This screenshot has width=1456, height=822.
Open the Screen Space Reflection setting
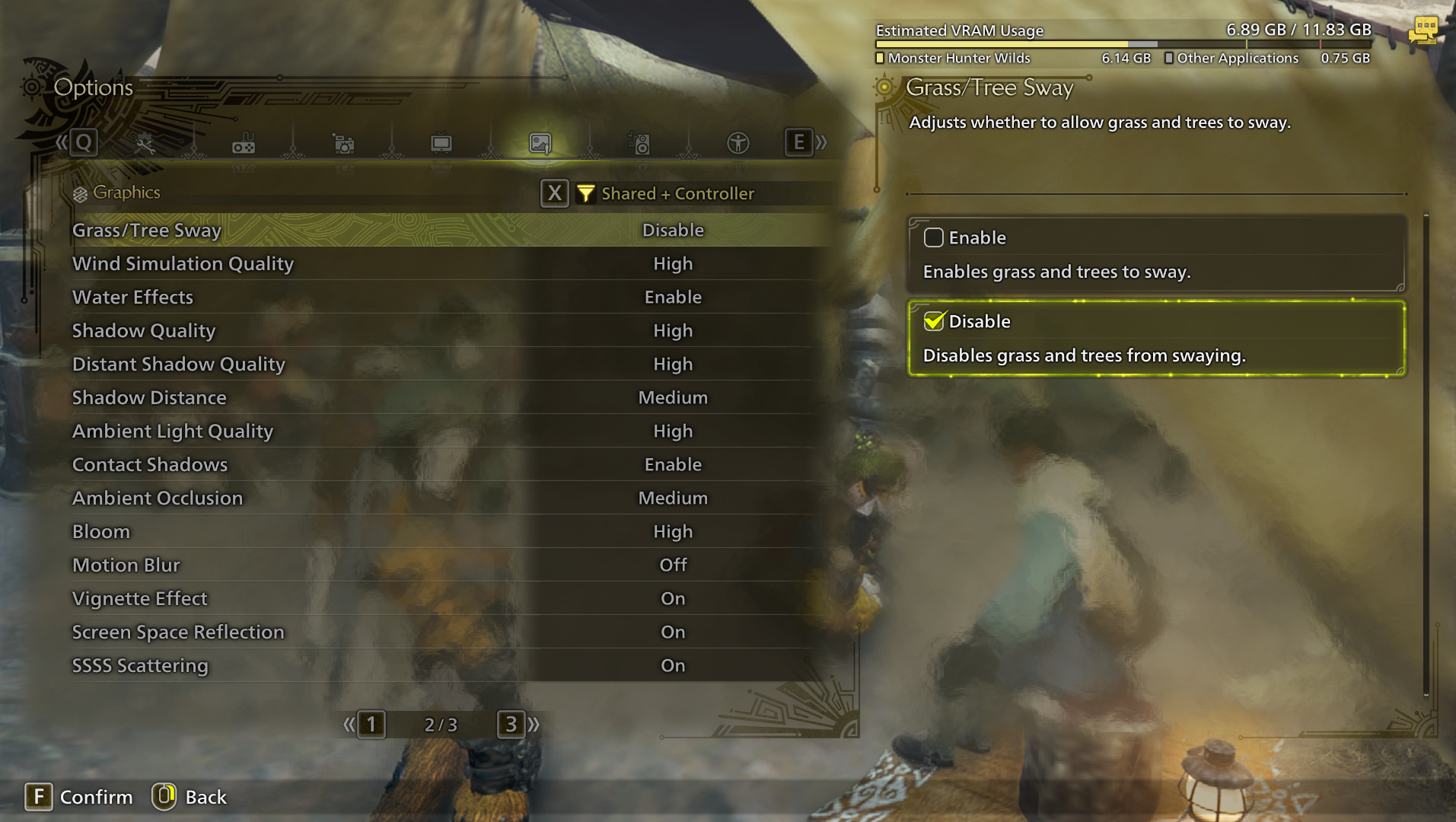[x=449, y=632]
